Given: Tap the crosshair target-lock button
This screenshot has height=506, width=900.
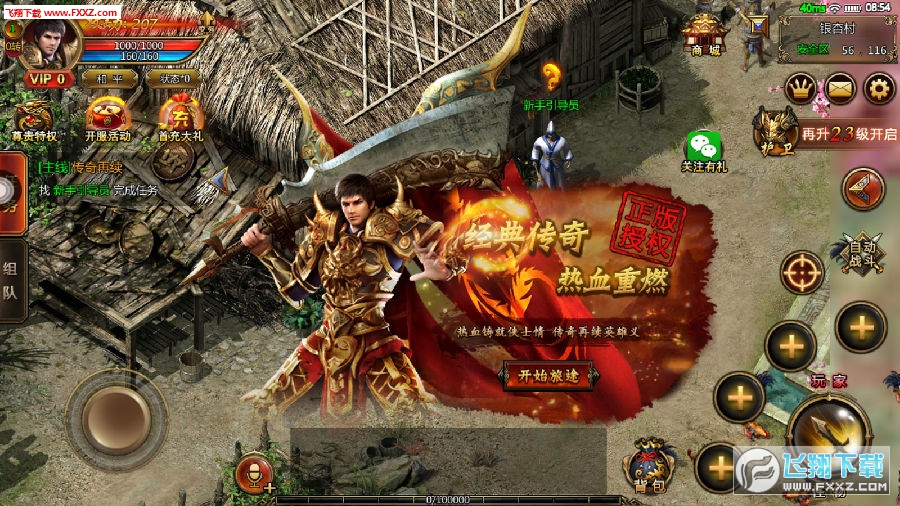Looking at the screenshot, I should (x=802, y=272).
